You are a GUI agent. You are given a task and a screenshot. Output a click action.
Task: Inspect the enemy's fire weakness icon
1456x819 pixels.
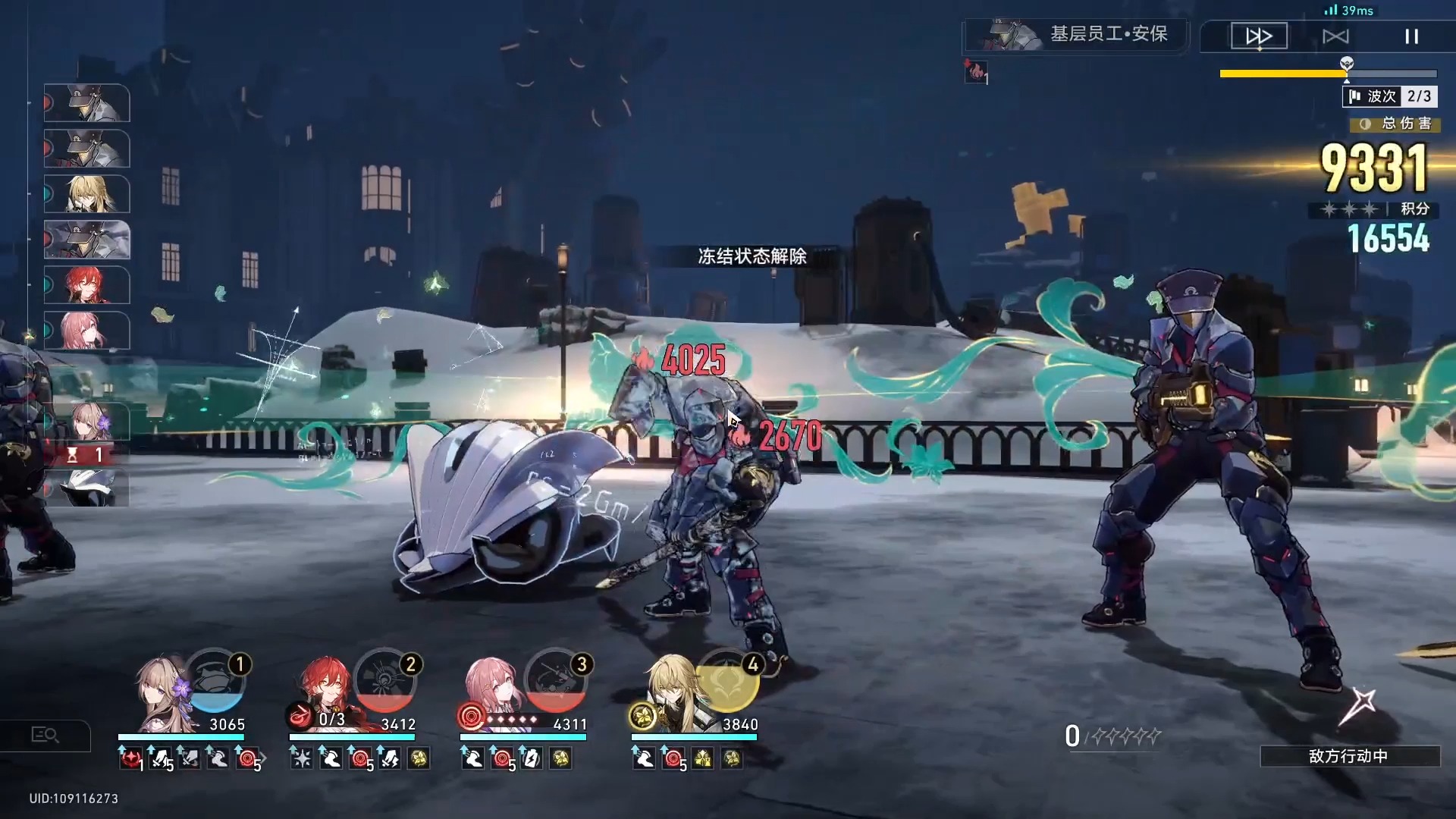click(x=975, y=72)
